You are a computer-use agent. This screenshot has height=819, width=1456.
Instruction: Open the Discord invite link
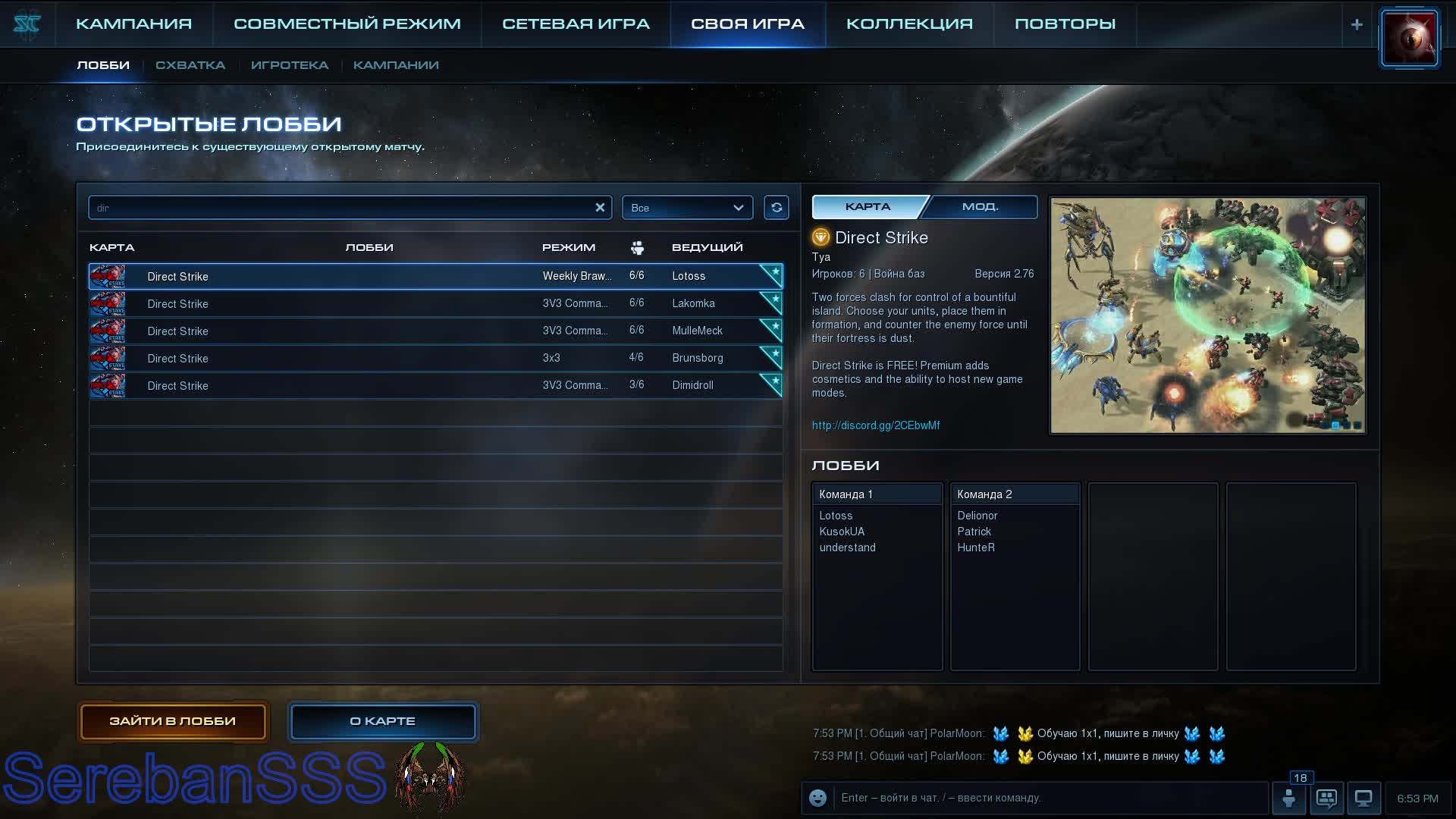(x=876, y=425)
